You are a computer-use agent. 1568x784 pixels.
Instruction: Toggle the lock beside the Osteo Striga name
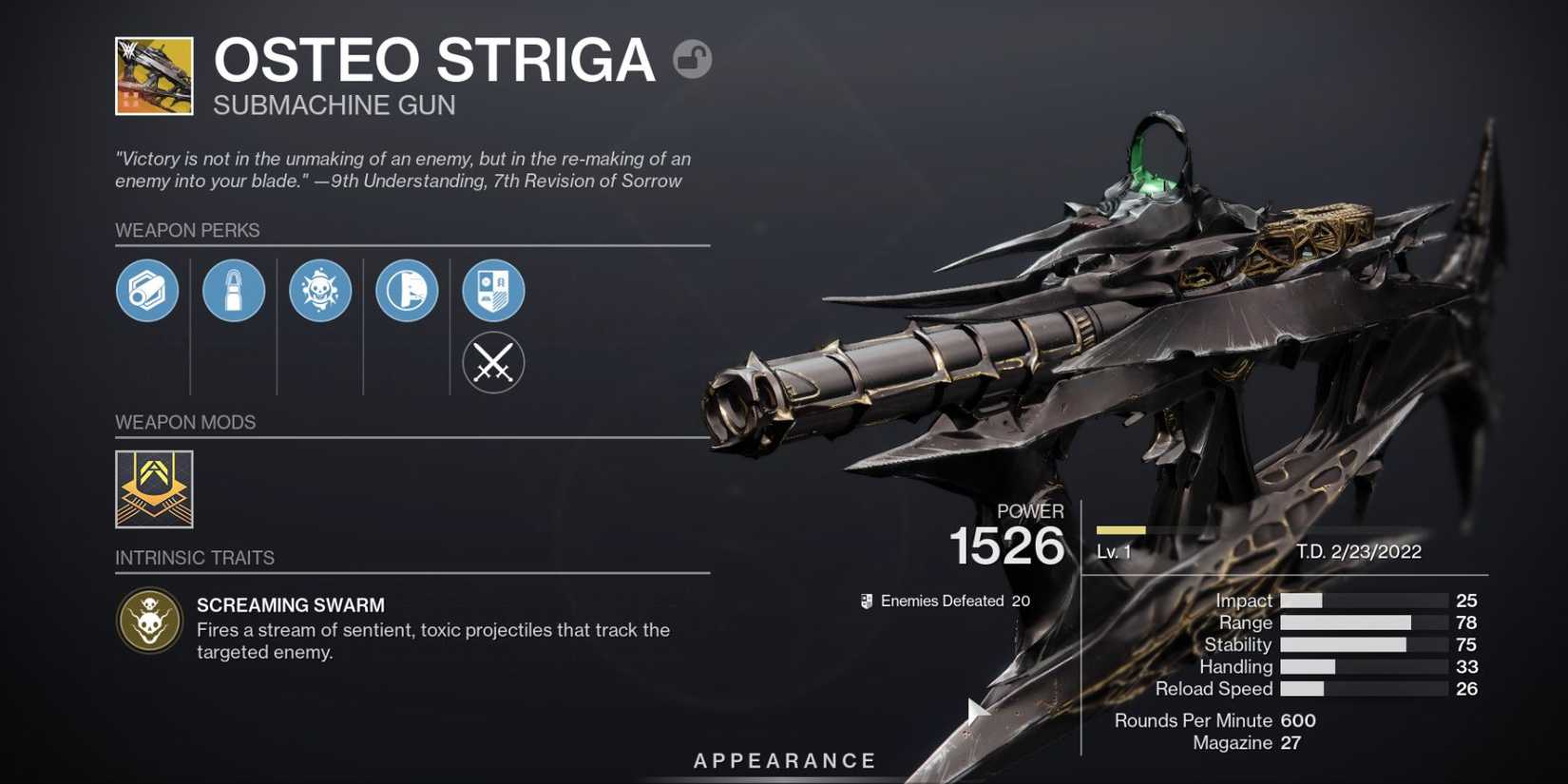point(693,59)
